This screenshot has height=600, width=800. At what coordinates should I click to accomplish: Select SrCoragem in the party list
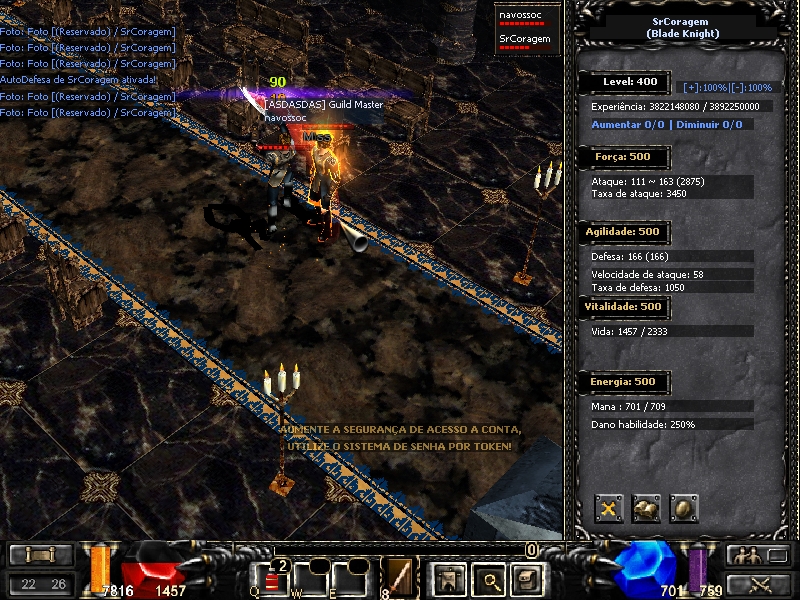[x=524, y=39]
